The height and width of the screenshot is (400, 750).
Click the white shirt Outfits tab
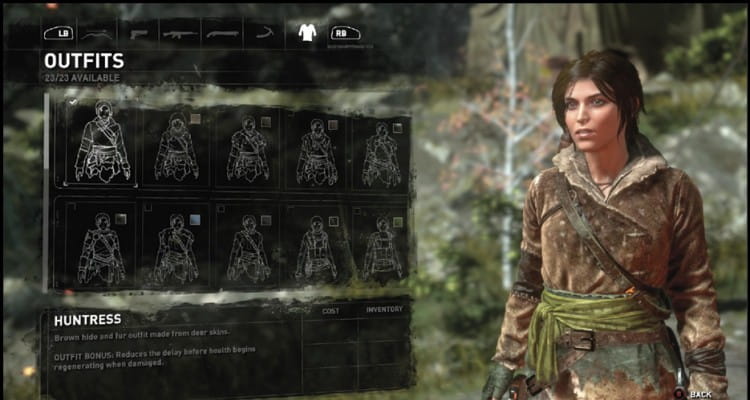tap(307, 32)
